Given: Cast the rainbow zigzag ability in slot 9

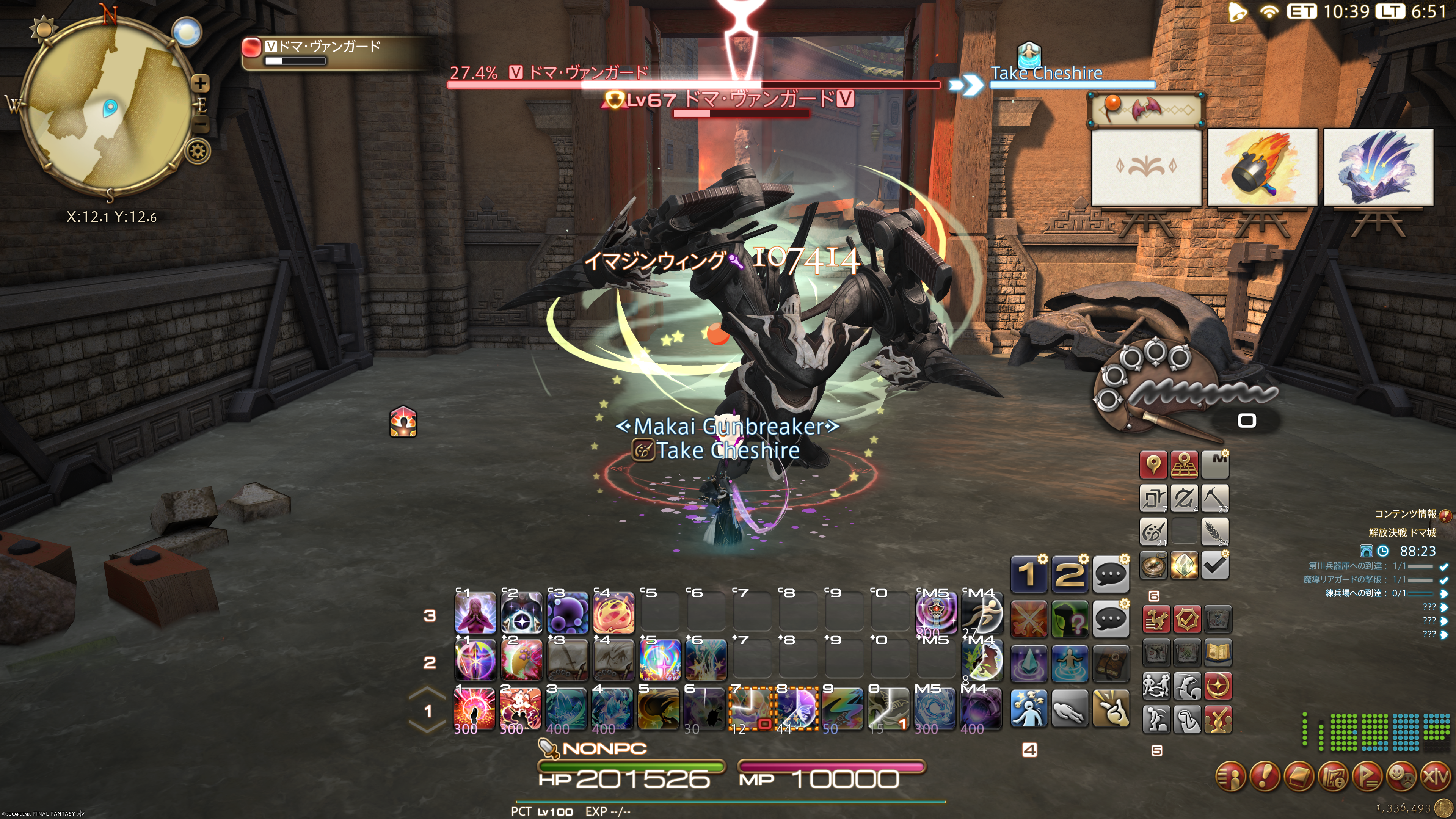Looking at the screenshot, I should click(x=842, y=708).
